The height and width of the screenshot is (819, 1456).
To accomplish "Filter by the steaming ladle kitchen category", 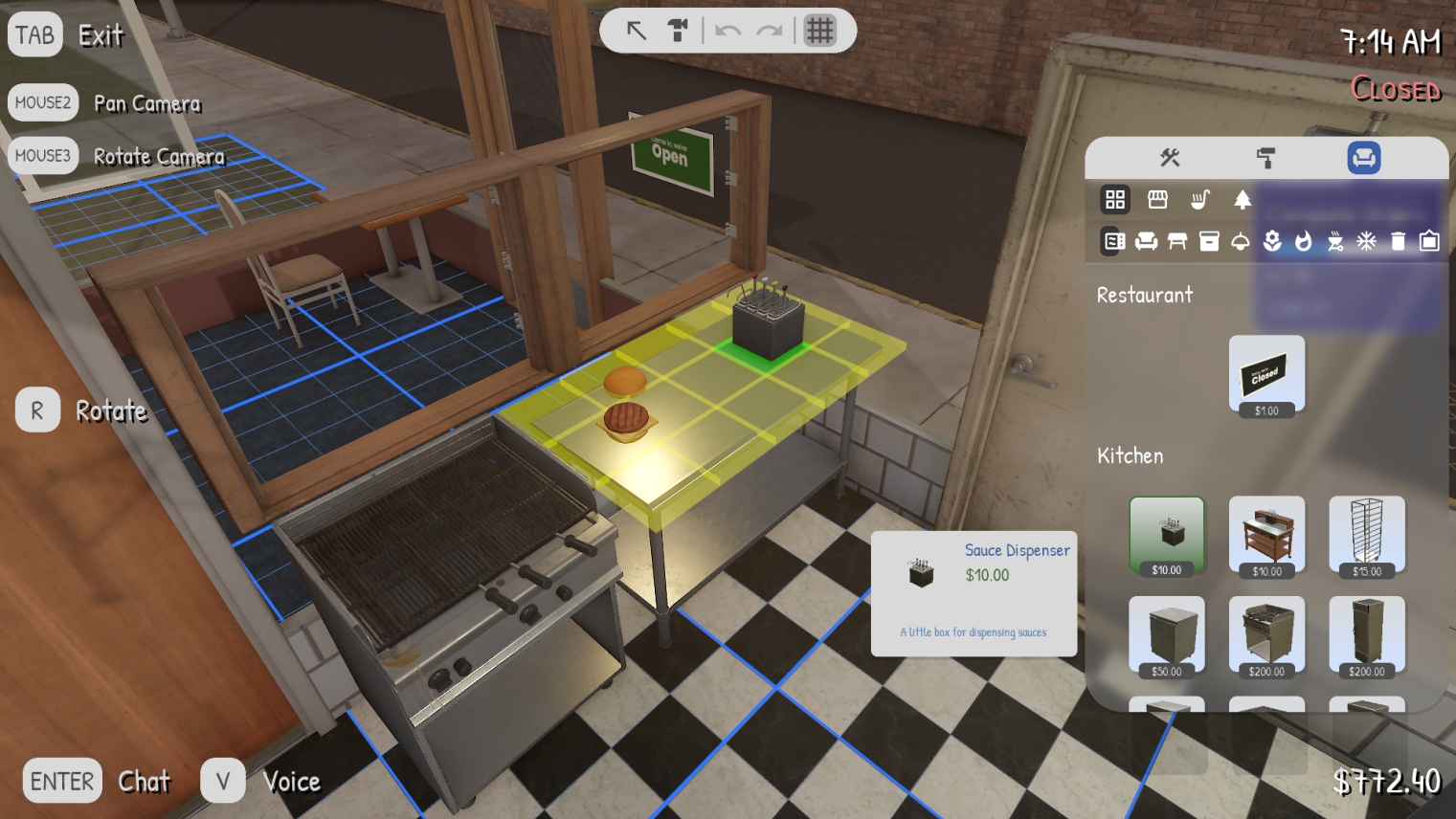I will [1199, 199].
